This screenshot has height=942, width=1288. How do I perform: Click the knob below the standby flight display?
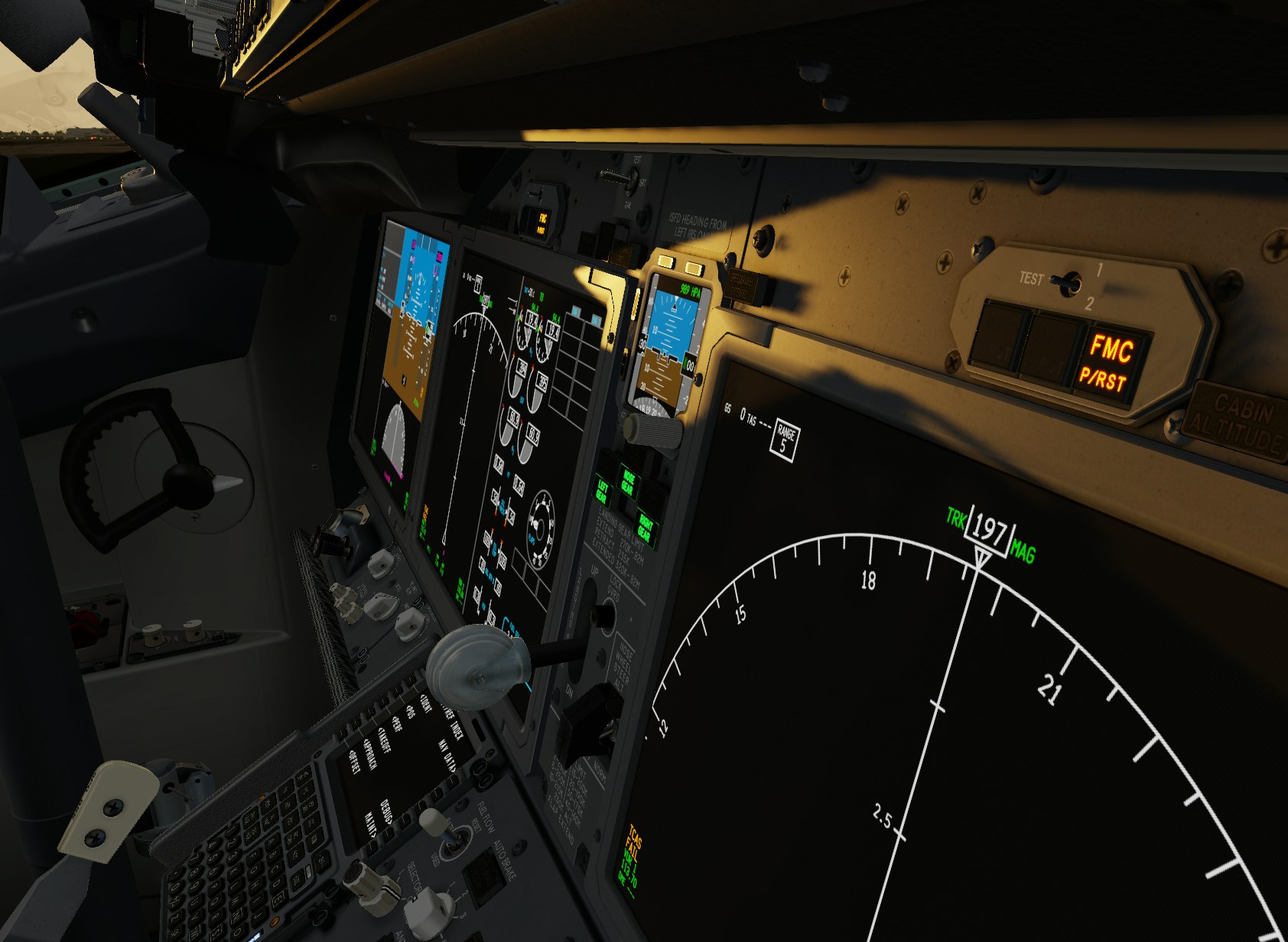tap(652, 431)
